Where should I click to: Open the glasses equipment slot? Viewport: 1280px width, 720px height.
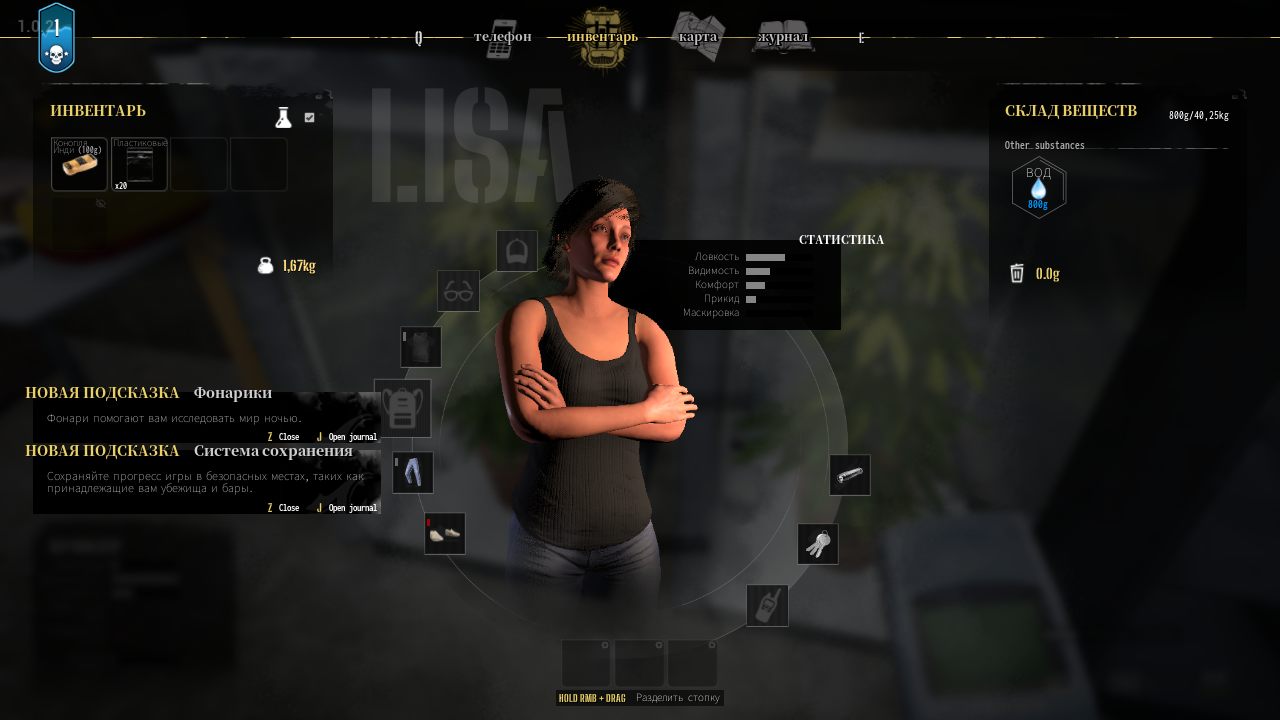(x=458, y=291)
